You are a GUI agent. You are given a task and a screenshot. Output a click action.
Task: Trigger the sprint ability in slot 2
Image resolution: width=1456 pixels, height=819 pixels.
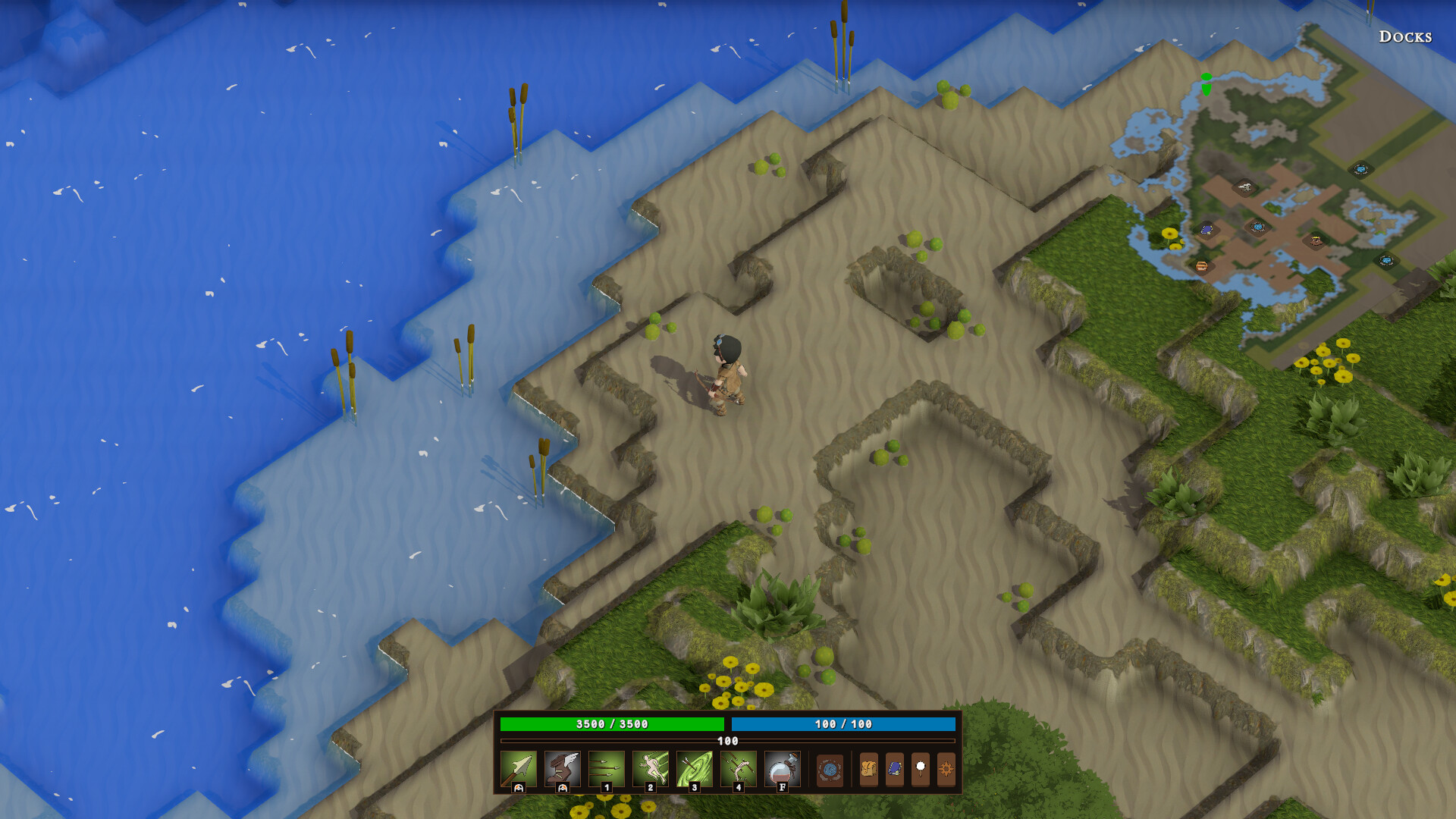click(x=649, y=770)
